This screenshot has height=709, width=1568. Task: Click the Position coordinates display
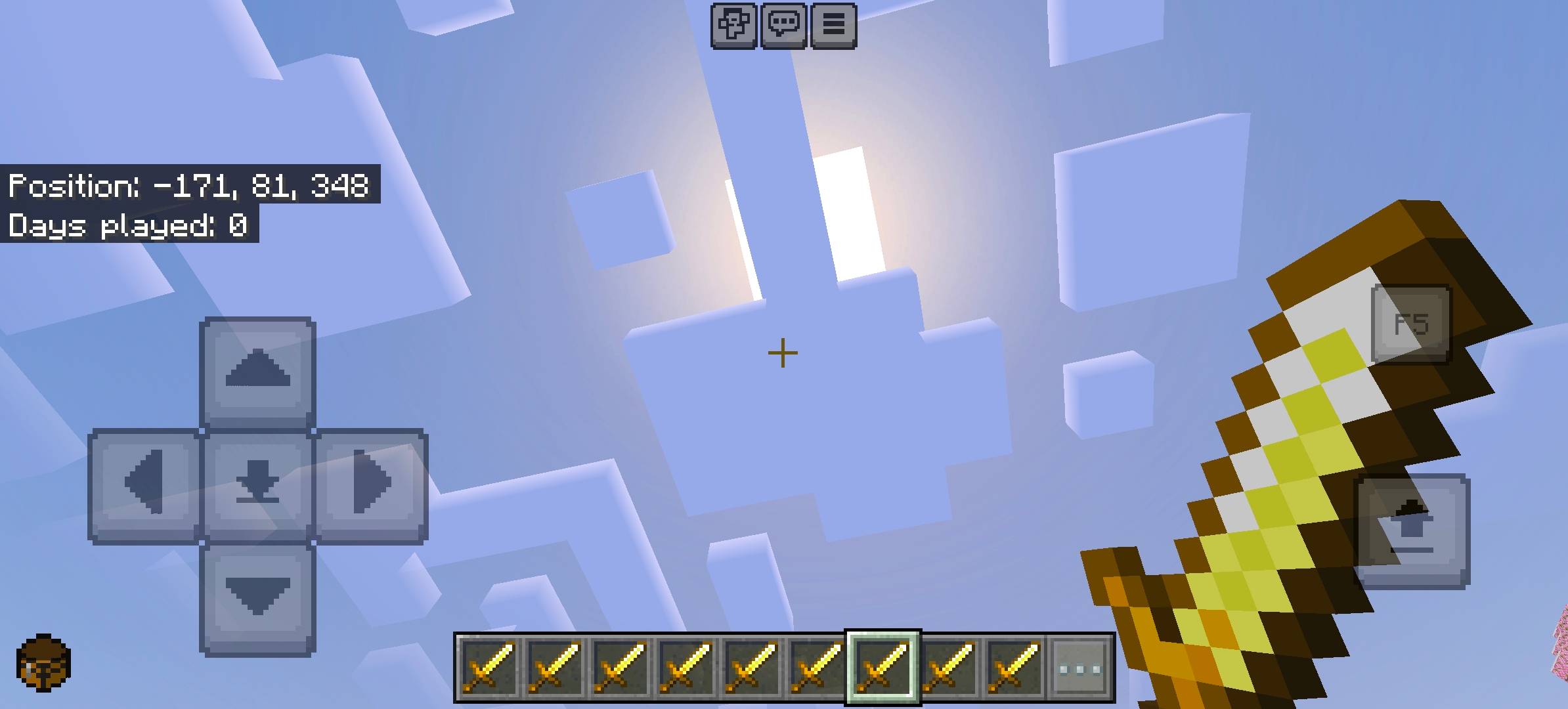pos(190,187)
